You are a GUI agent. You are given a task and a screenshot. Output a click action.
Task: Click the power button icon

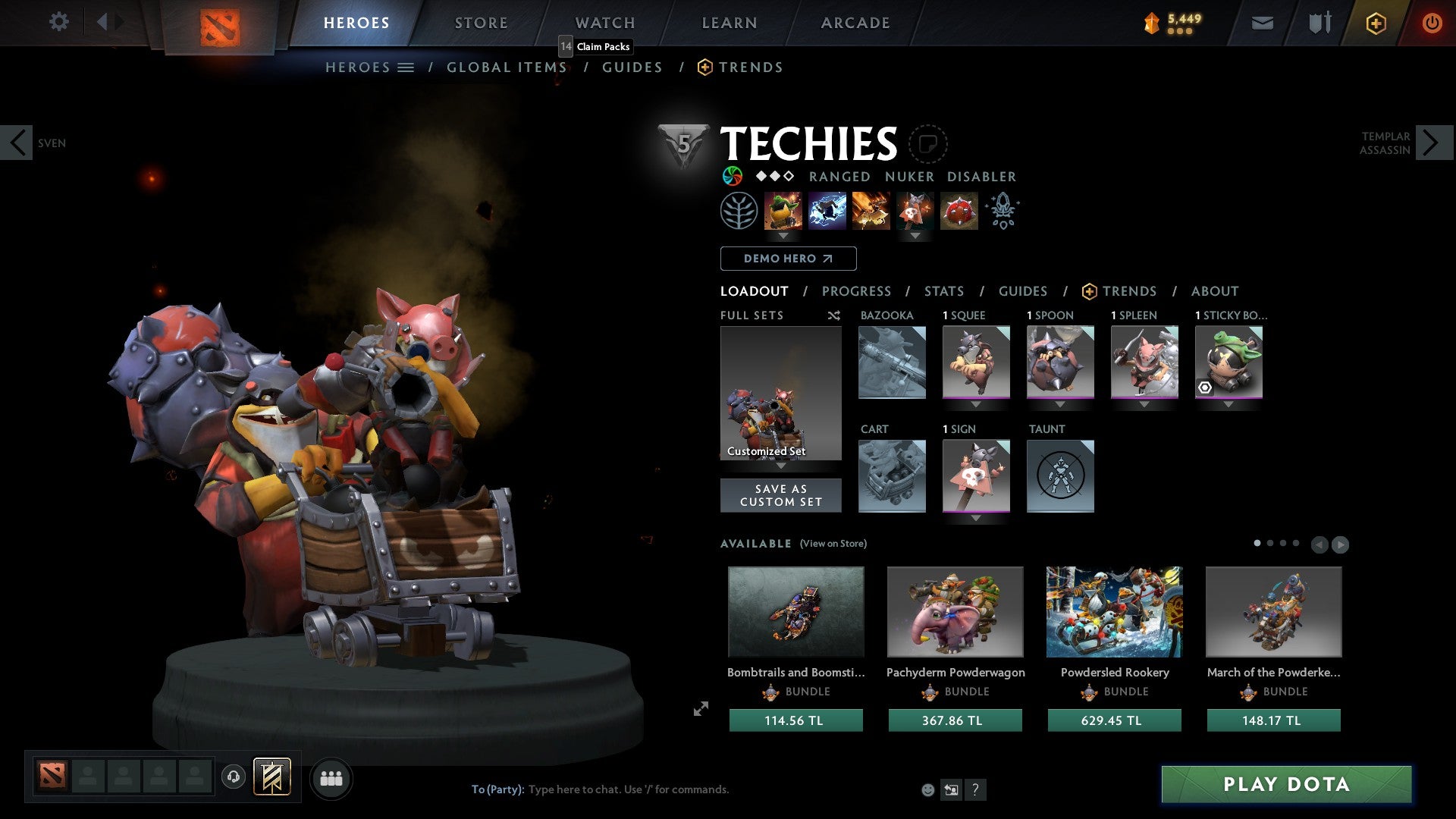[1432, 23]
